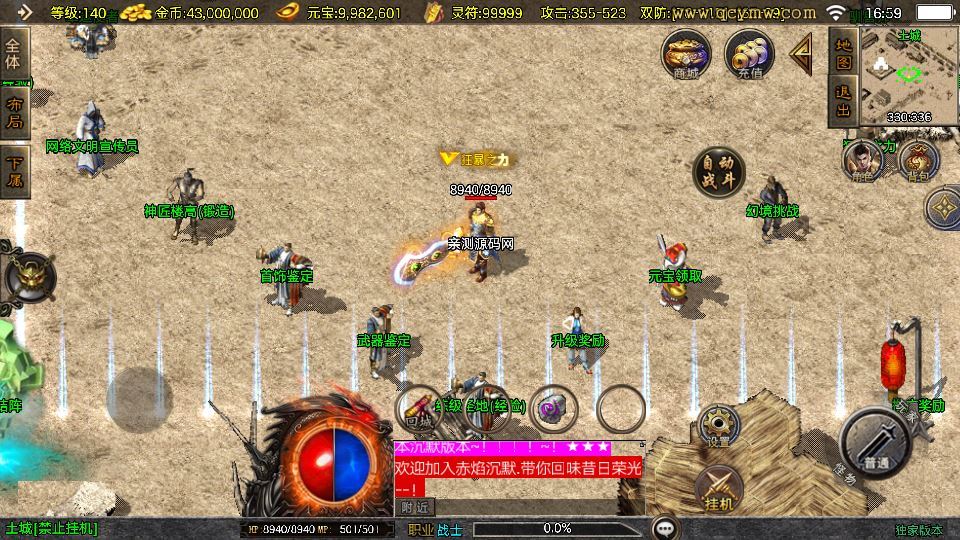
Task: Open the 地图 map button
Action: coord(843,52)
